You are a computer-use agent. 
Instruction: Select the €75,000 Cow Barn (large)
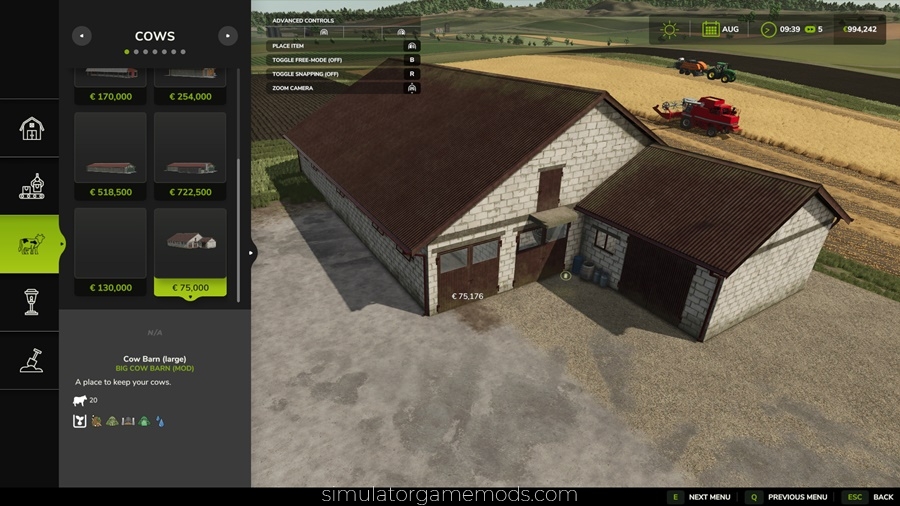pos(190,252)
